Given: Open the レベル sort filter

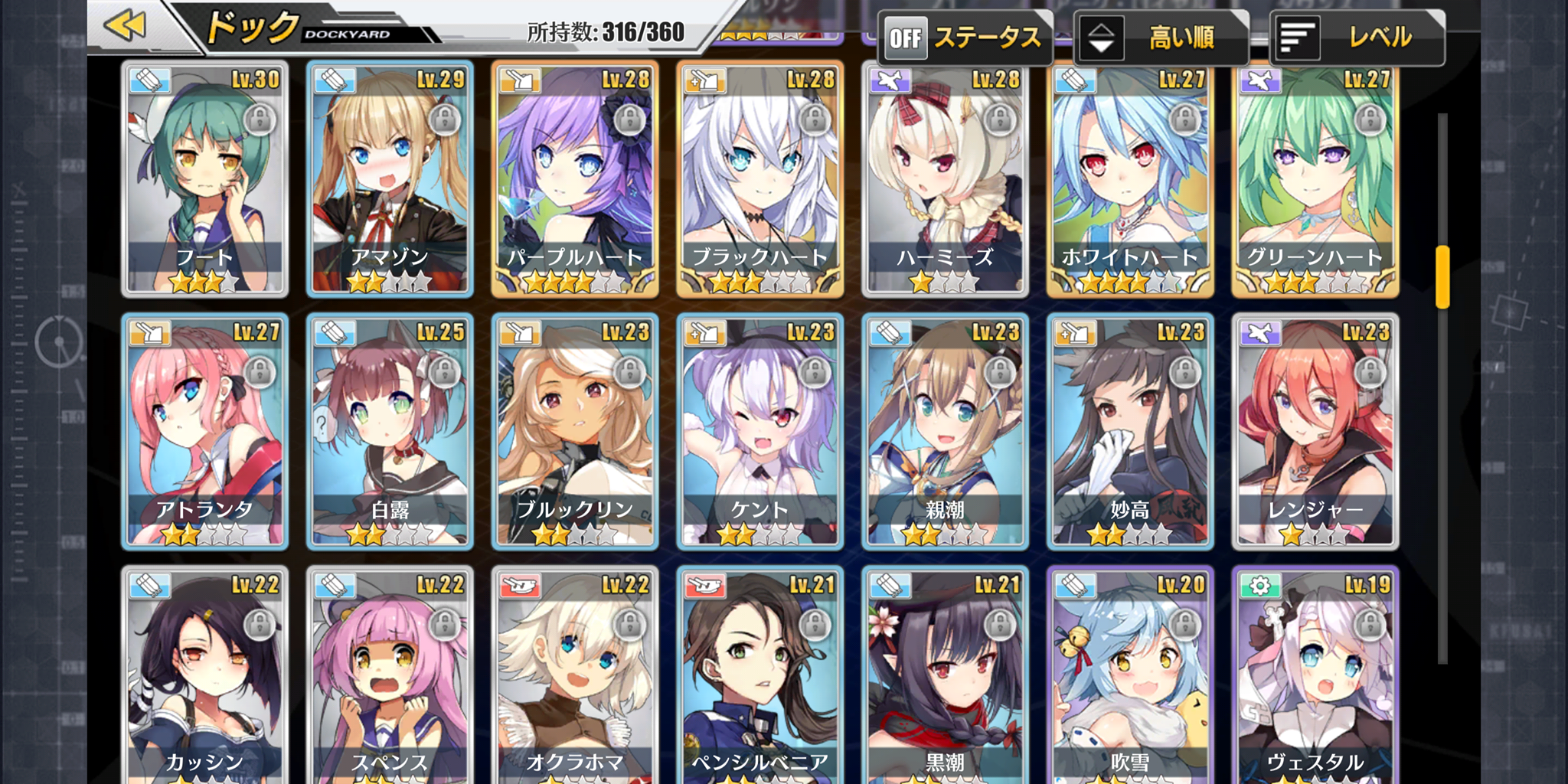Looking at the screenshot, I should 1357,38.
